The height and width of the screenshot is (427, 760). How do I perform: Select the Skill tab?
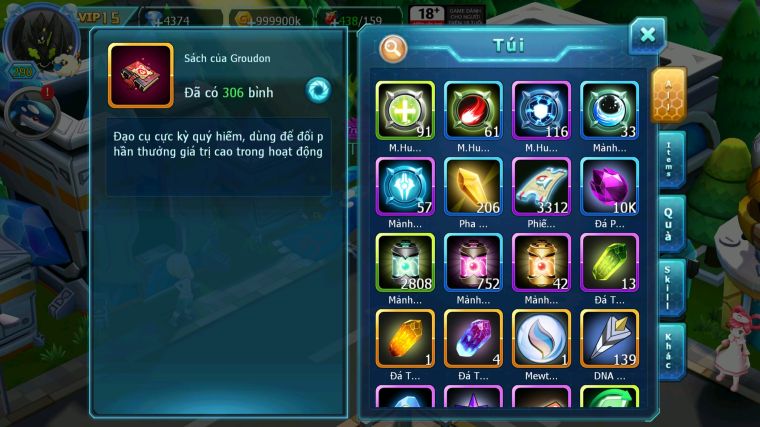[670, 287]
